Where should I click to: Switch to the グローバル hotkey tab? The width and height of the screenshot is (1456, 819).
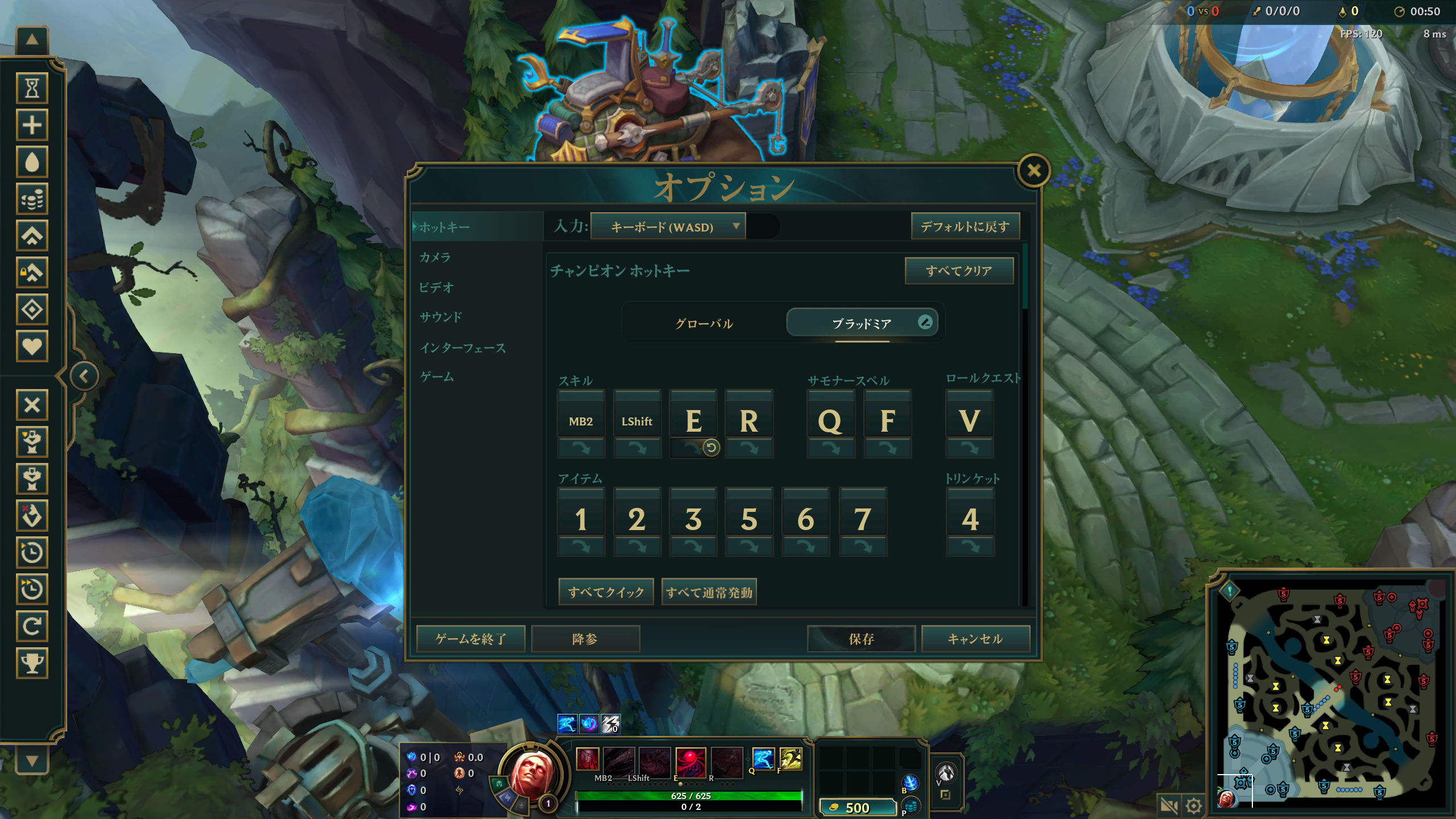pyautogui.click(x=704, y=324)
